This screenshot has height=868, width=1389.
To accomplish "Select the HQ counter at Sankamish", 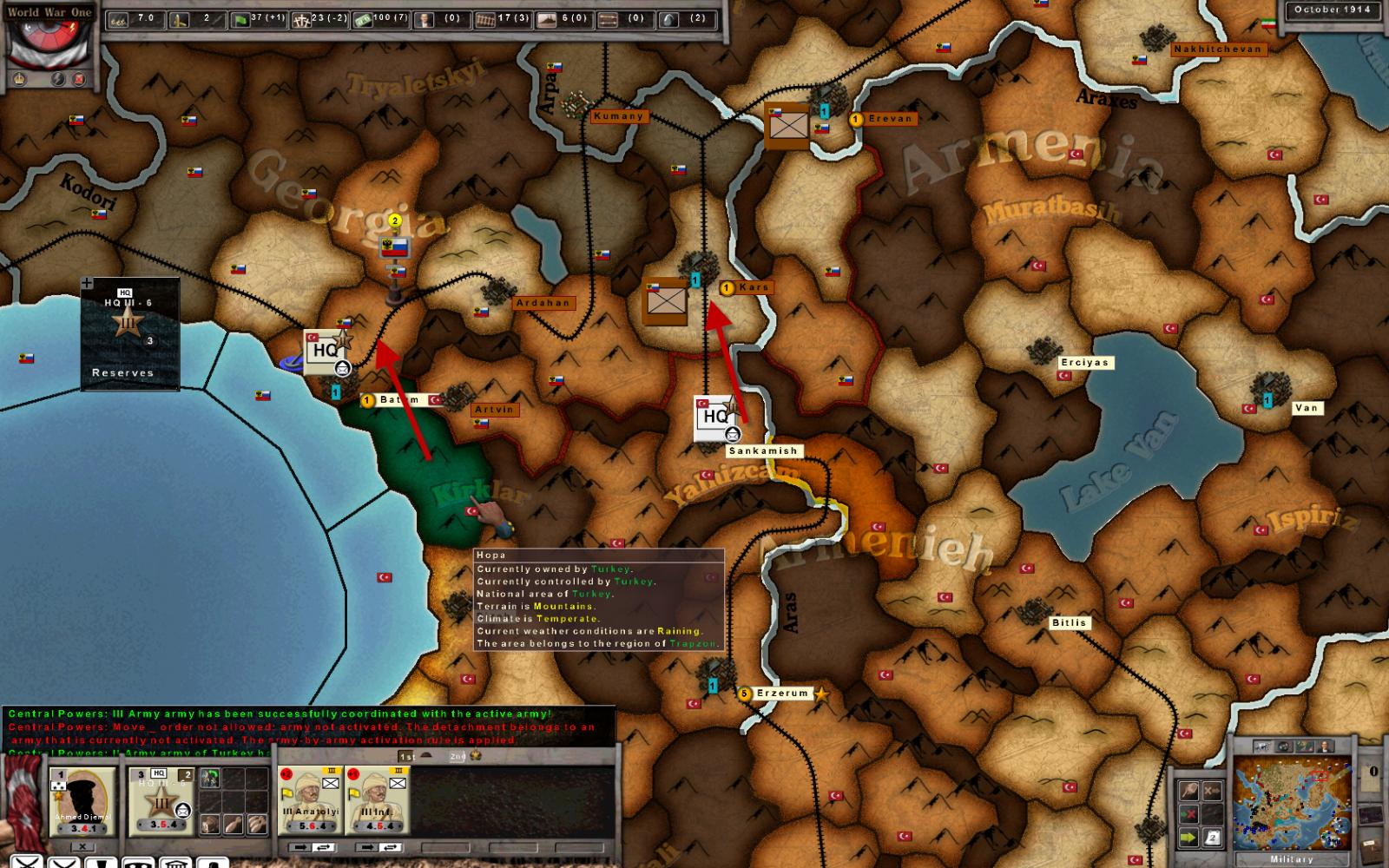I will pyautogui.click(x=717, y=418).
